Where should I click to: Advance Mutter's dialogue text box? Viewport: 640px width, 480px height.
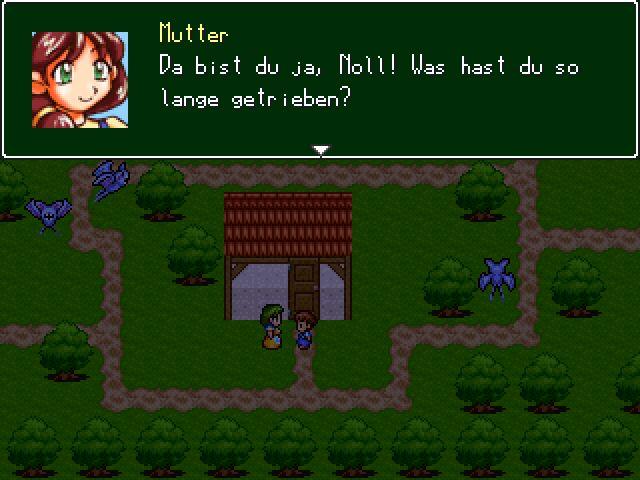pos(370,80)
